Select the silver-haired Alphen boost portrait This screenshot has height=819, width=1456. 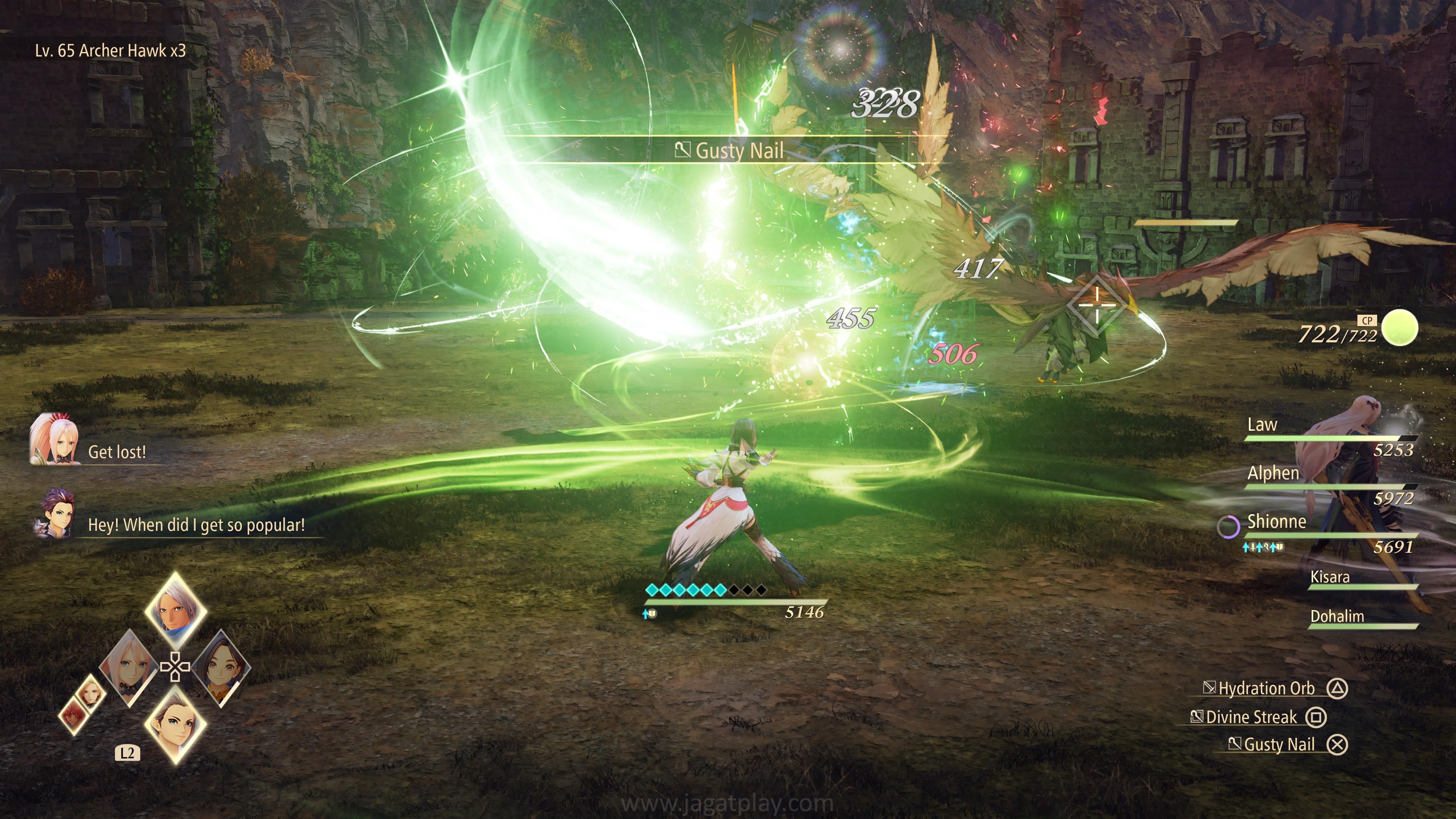175,610
